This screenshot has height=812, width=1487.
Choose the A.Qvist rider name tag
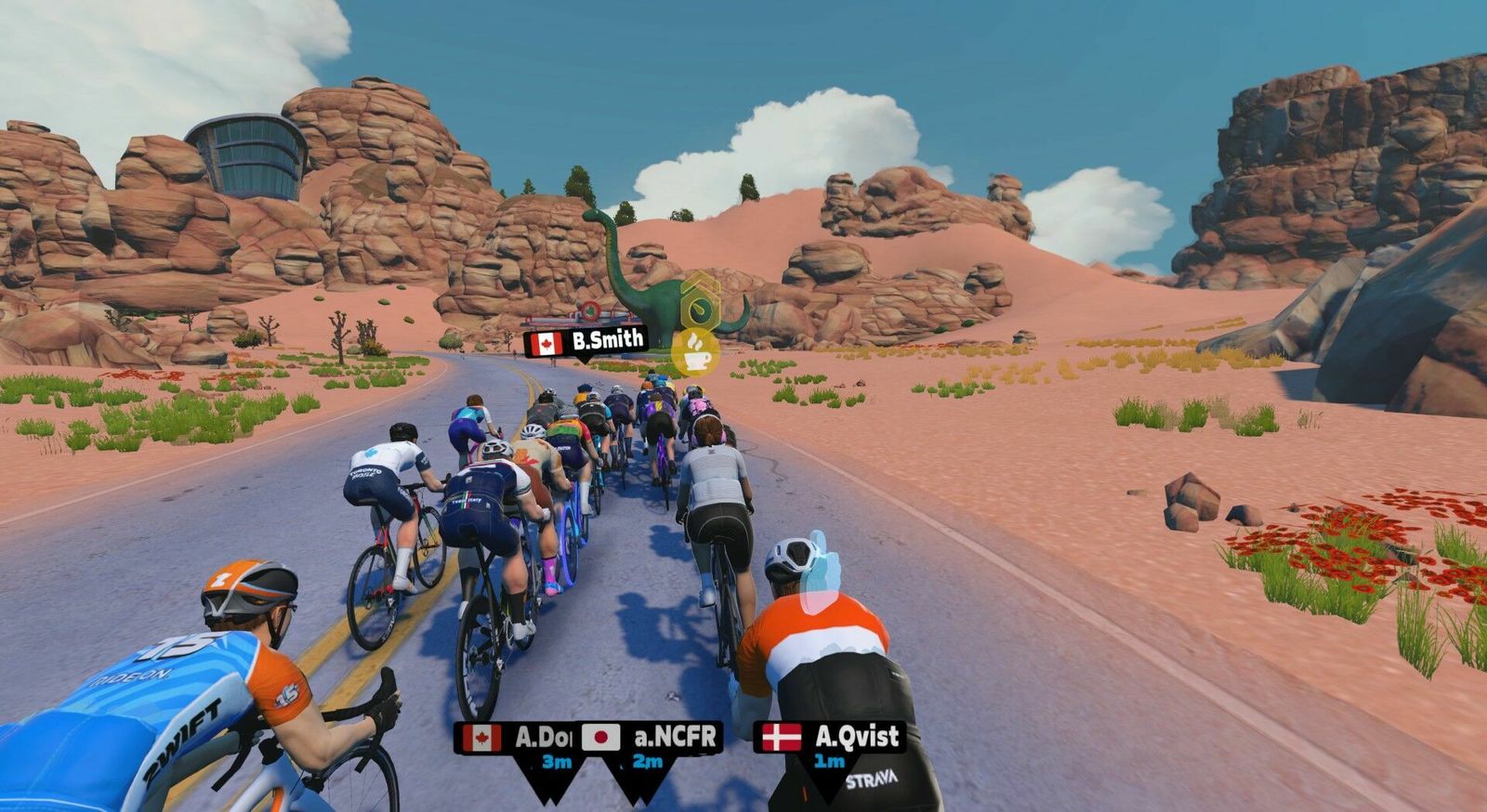coord(830,738)
